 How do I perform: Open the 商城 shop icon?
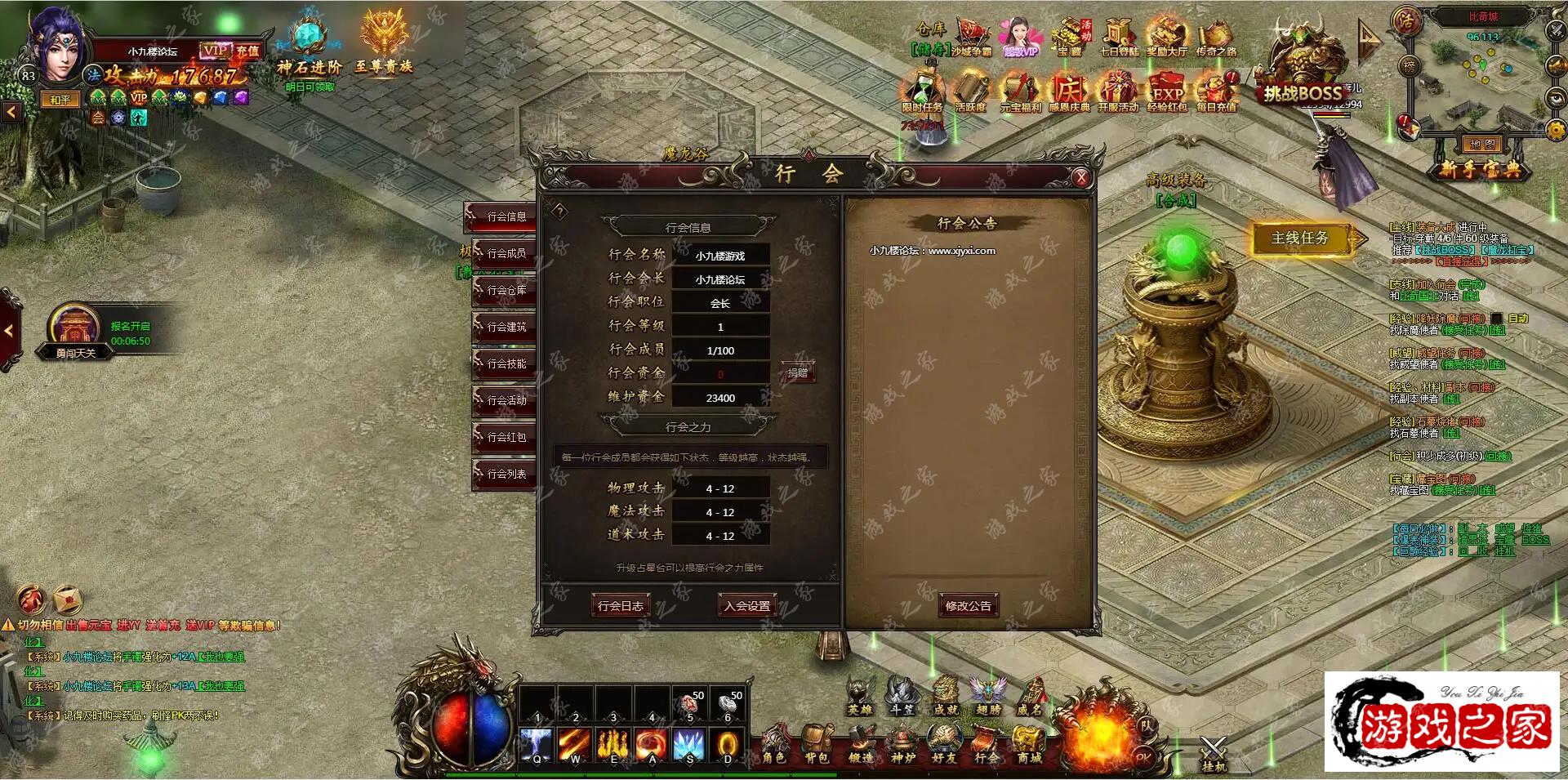tap(1028, 745)
